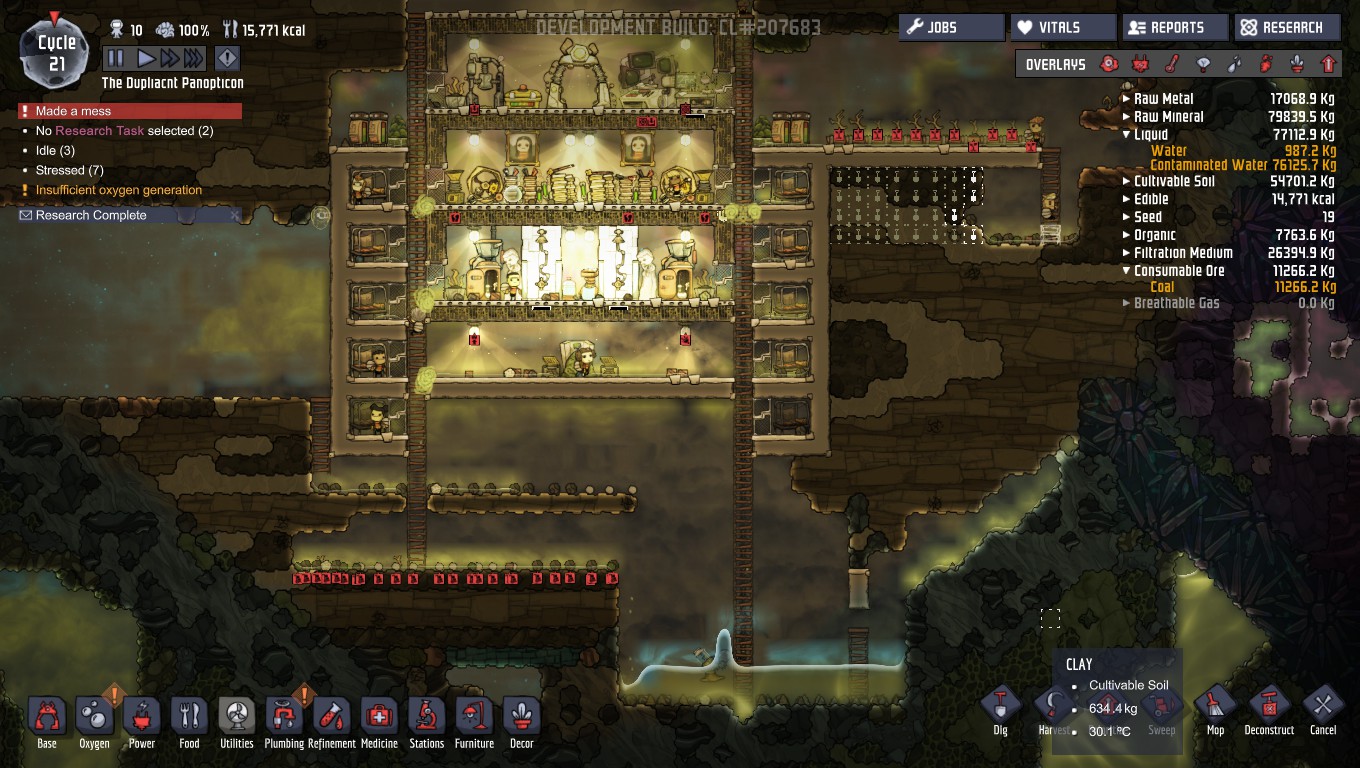
Task: Pause the game simulation
Action: click(x=116, y=58)
